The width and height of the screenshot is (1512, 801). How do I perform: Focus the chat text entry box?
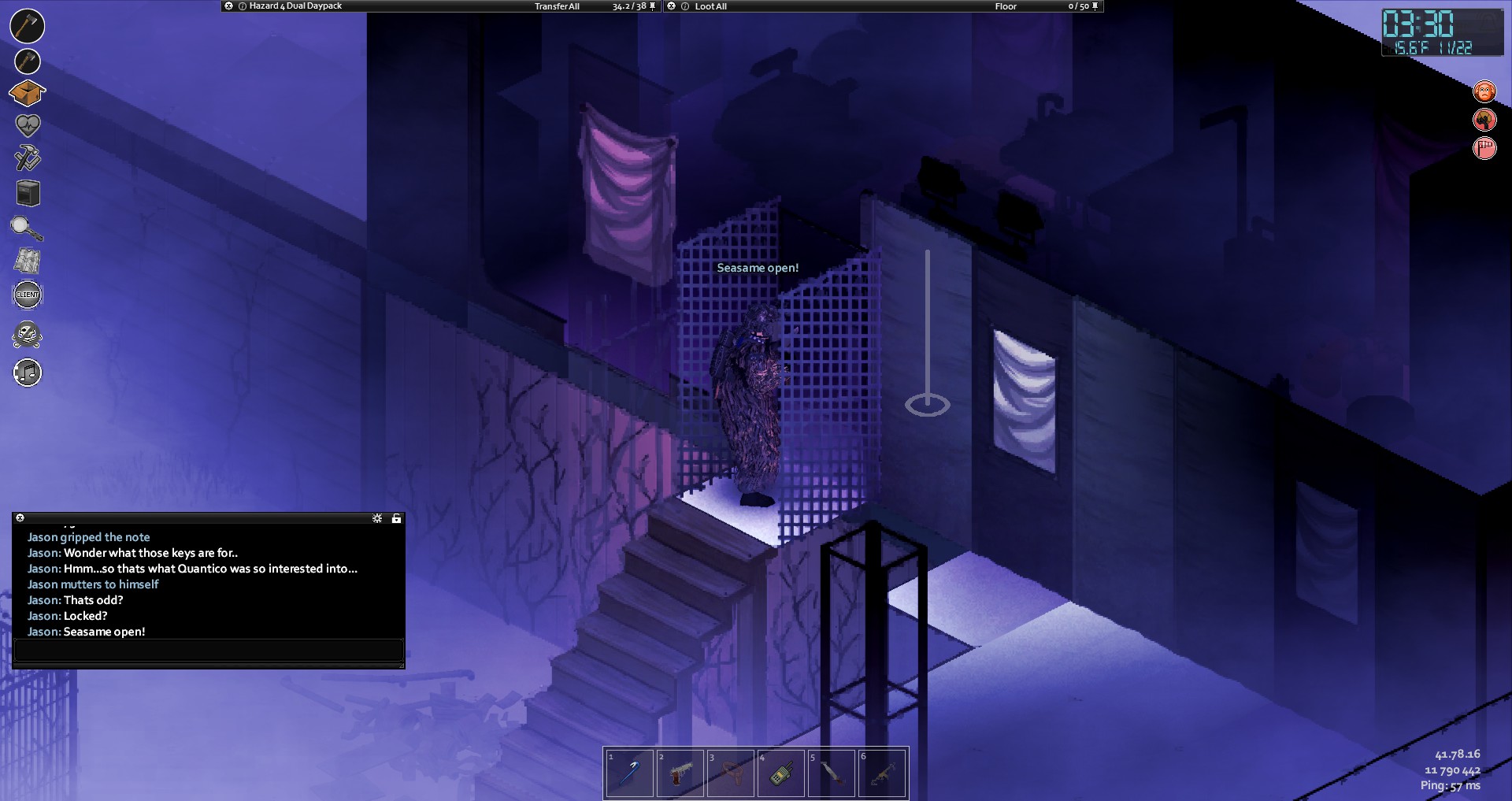pos(209,651)
